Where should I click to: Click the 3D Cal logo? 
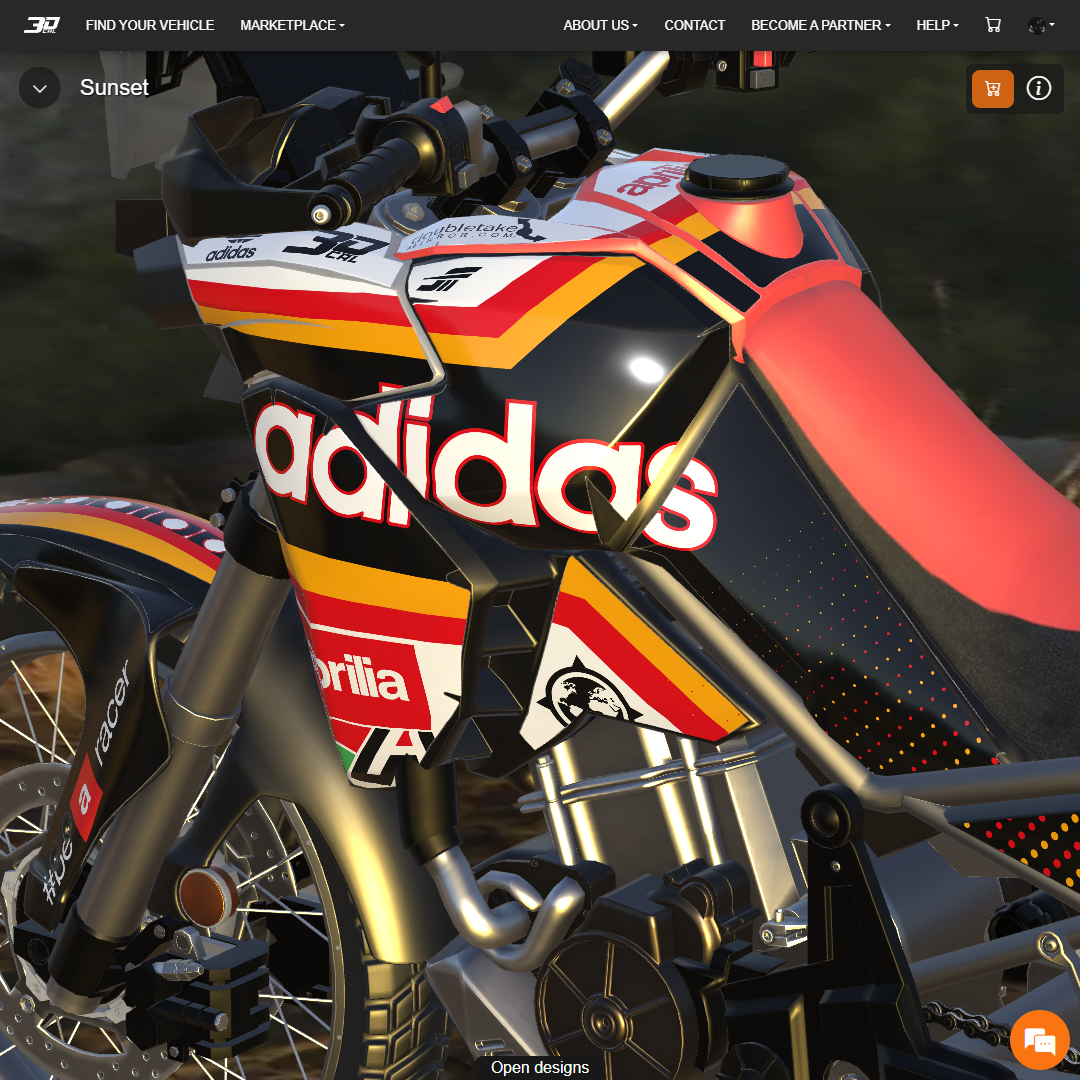(x=42, y=25)
